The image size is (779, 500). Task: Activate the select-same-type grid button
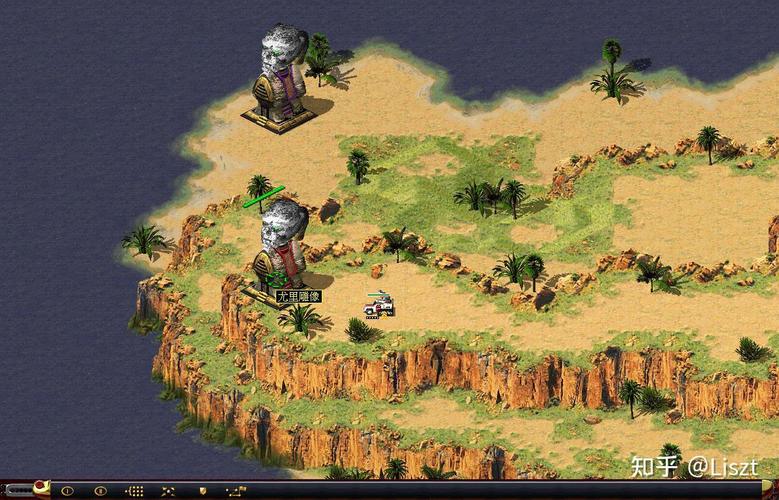point(134,491)
